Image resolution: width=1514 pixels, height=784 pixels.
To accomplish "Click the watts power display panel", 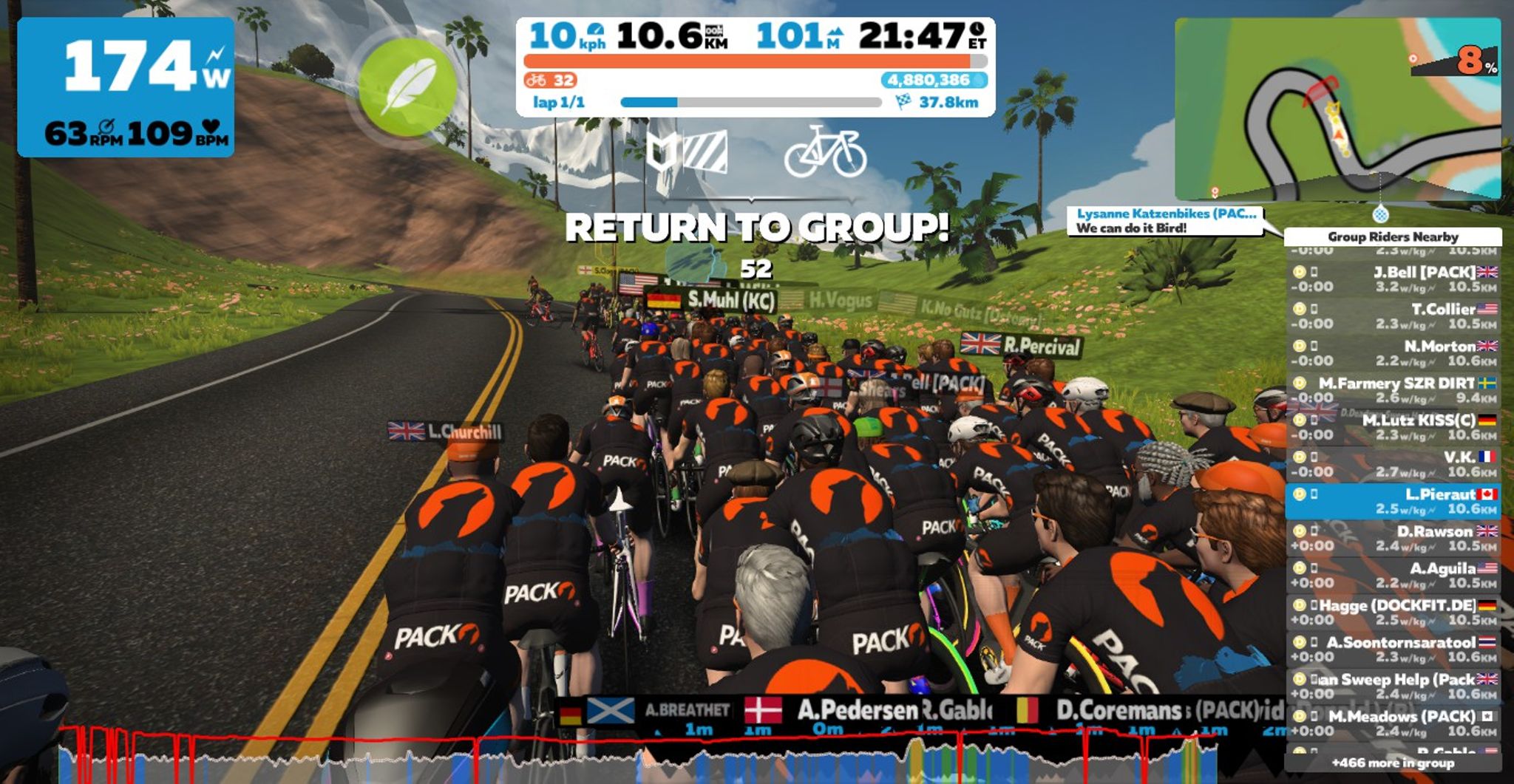I will pos(126,87).
